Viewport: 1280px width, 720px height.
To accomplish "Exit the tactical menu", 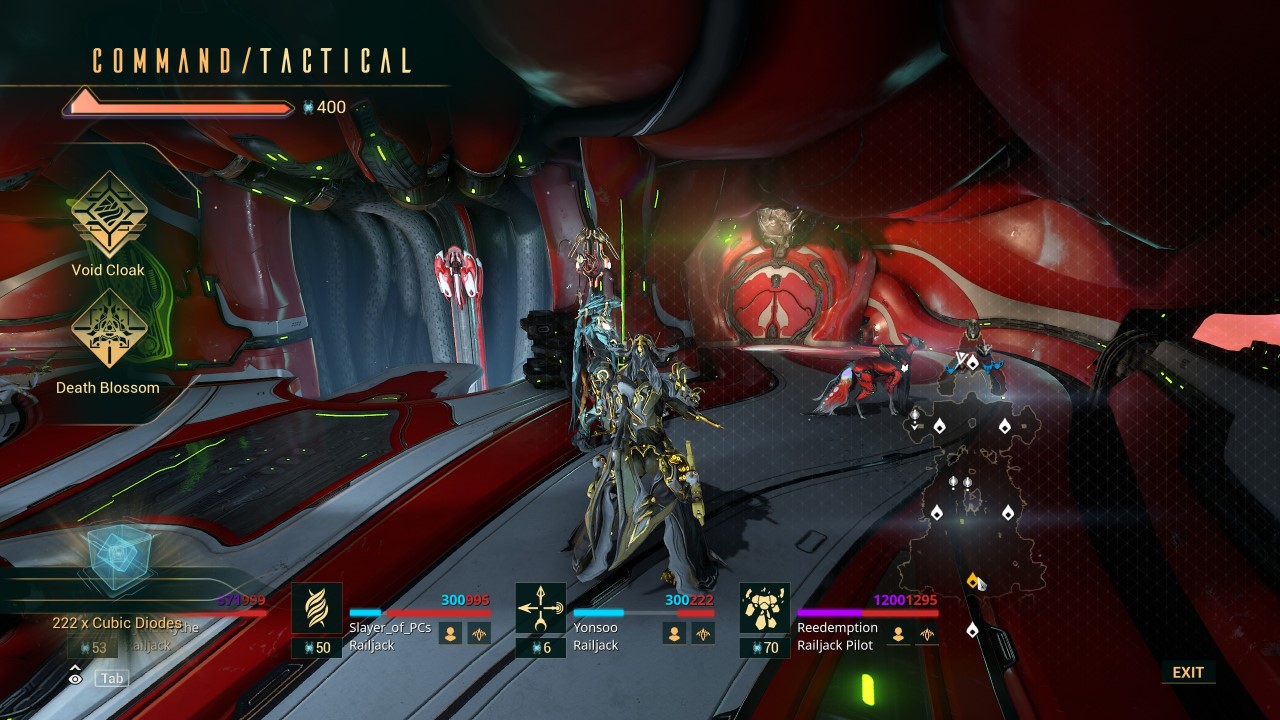I will (x=1188, y=672).
